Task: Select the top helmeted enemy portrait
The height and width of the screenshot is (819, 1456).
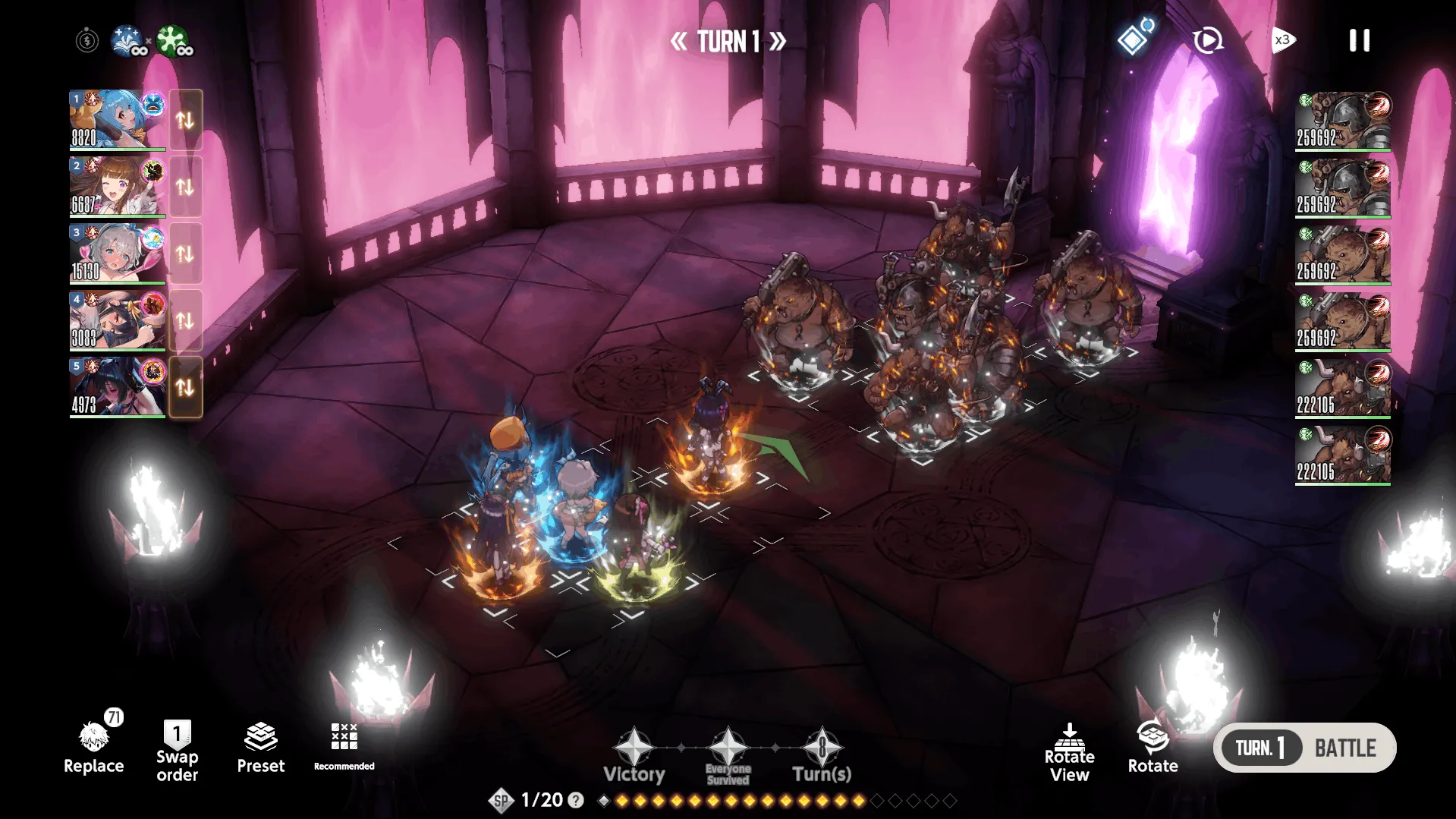Action: click(x=1342, y=121)
